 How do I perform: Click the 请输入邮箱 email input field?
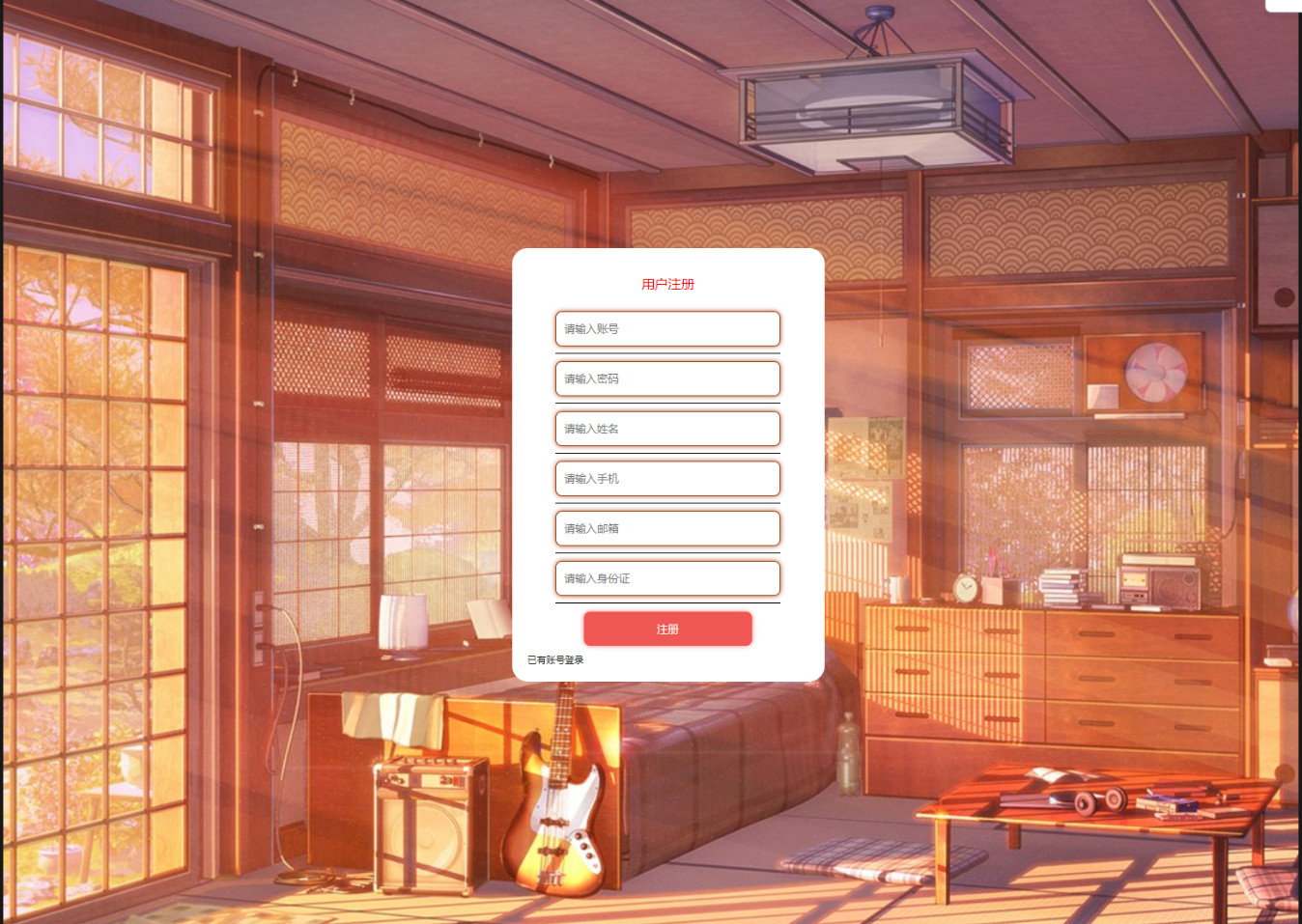click(x=667, y=528)
